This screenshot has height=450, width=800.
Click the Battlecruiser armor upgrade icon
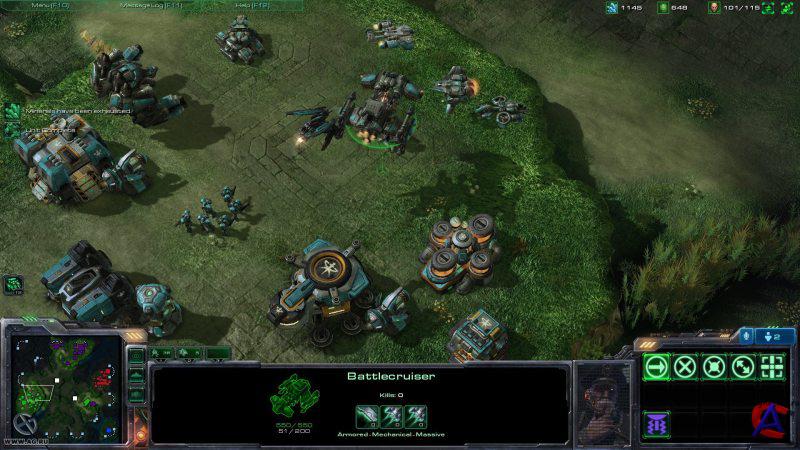click(x=415, y=415)
